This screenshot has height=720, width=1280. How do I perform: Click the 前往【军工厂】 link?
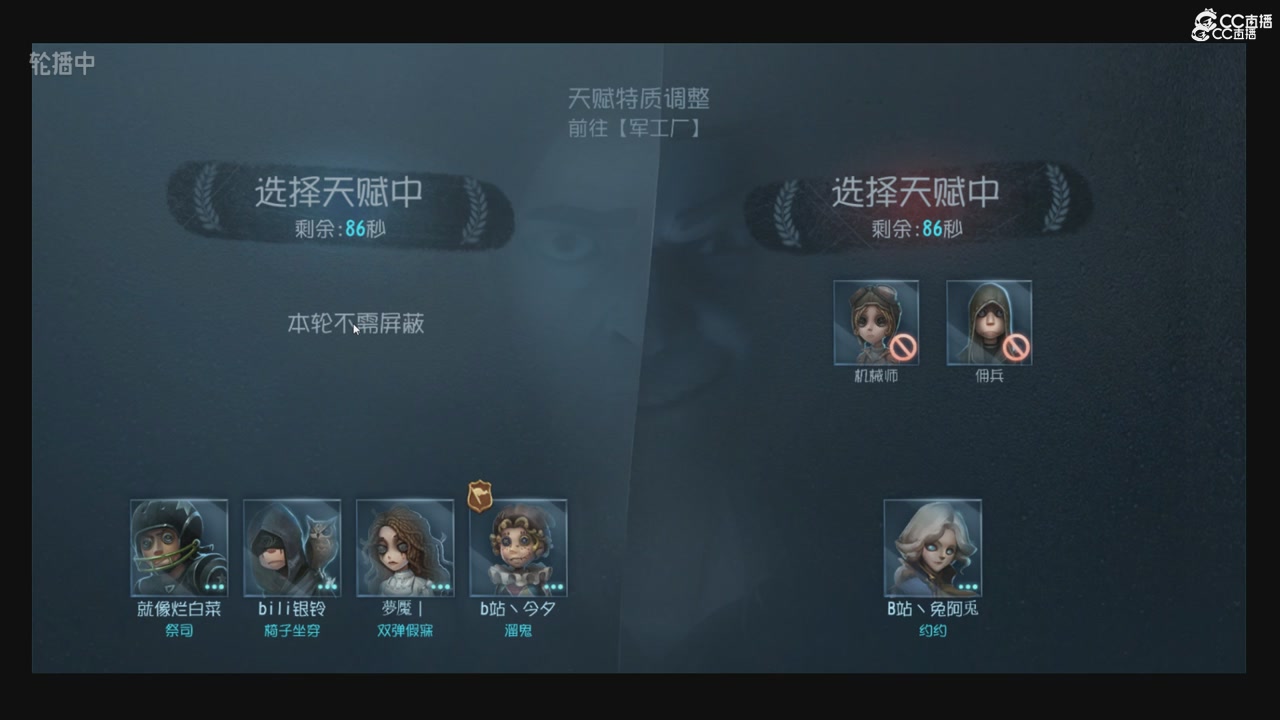634,127
